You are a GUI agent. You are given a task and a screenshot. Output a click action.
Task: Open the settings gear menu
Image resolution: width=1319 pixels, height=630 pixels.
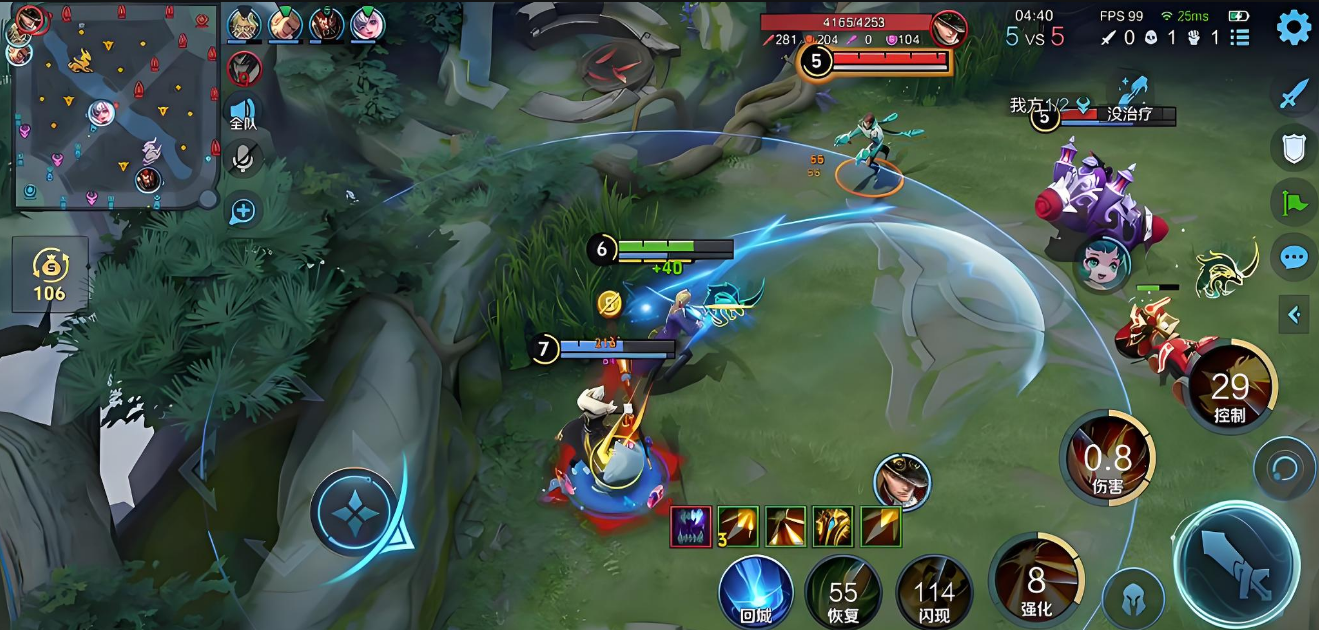click(x=1294, y=28)
